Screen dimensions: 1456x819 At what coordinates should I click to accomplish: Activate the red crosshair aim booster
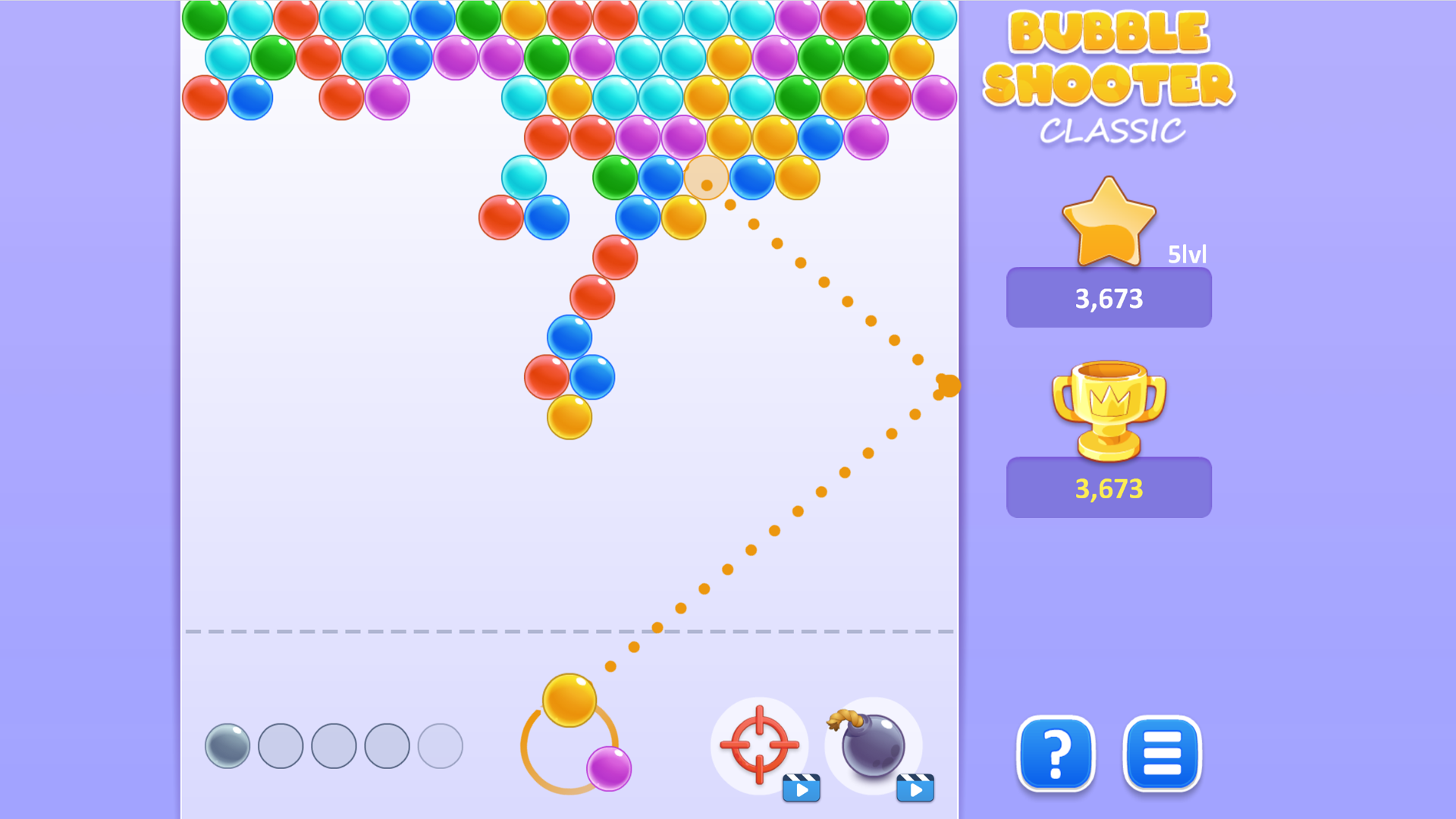(x=761, y=745)
